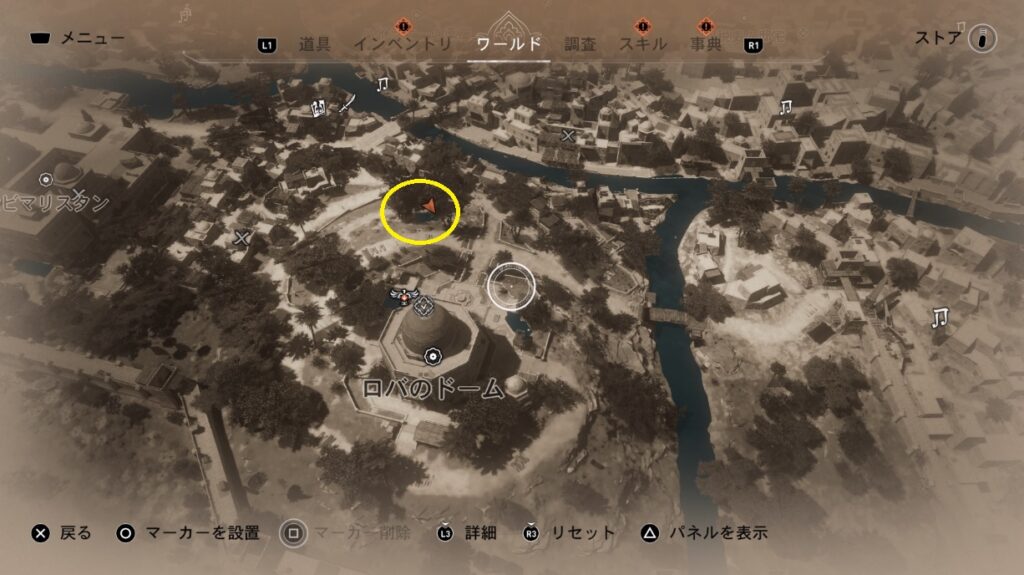The image size is (1024, 575).
Task: Select the curved sword map marker
Action: [346, 102]
